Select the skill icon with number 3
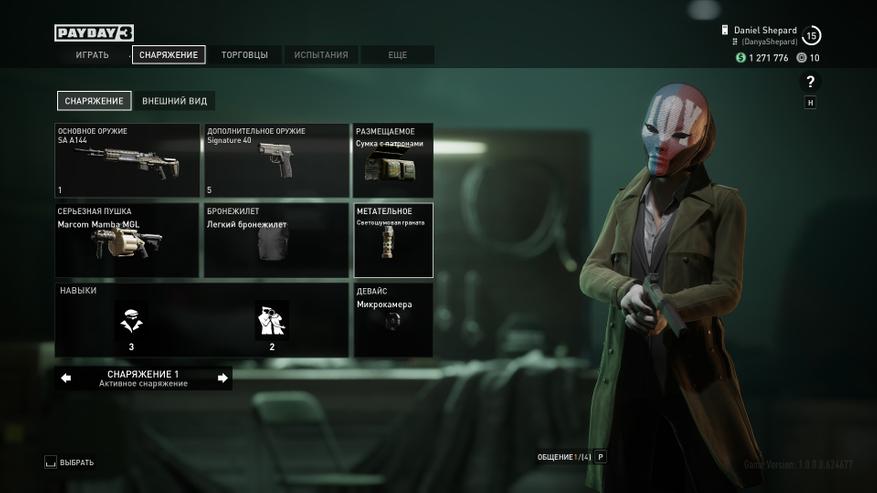877x493 pixels. 131,322
